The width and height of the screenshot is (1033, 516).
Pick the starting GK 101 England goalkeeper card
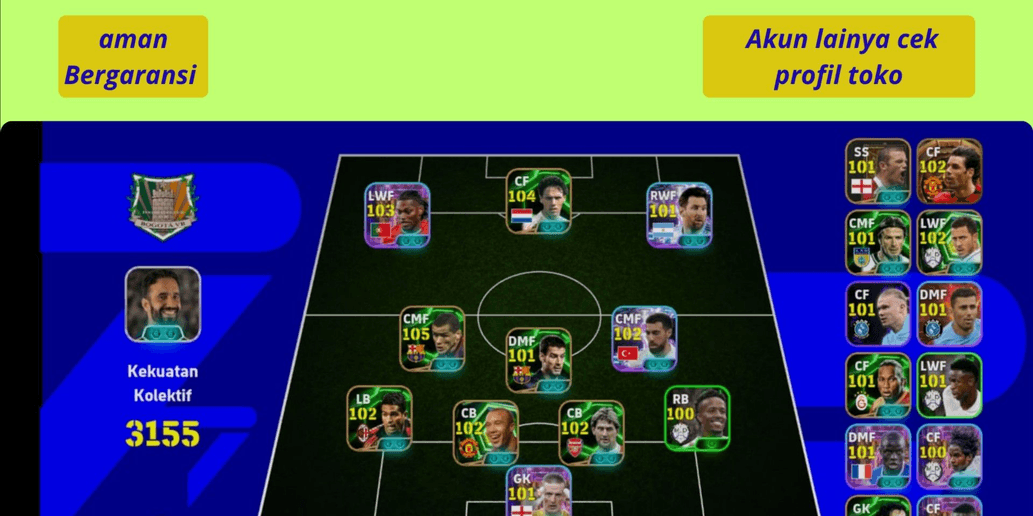(x=538, y=492)
